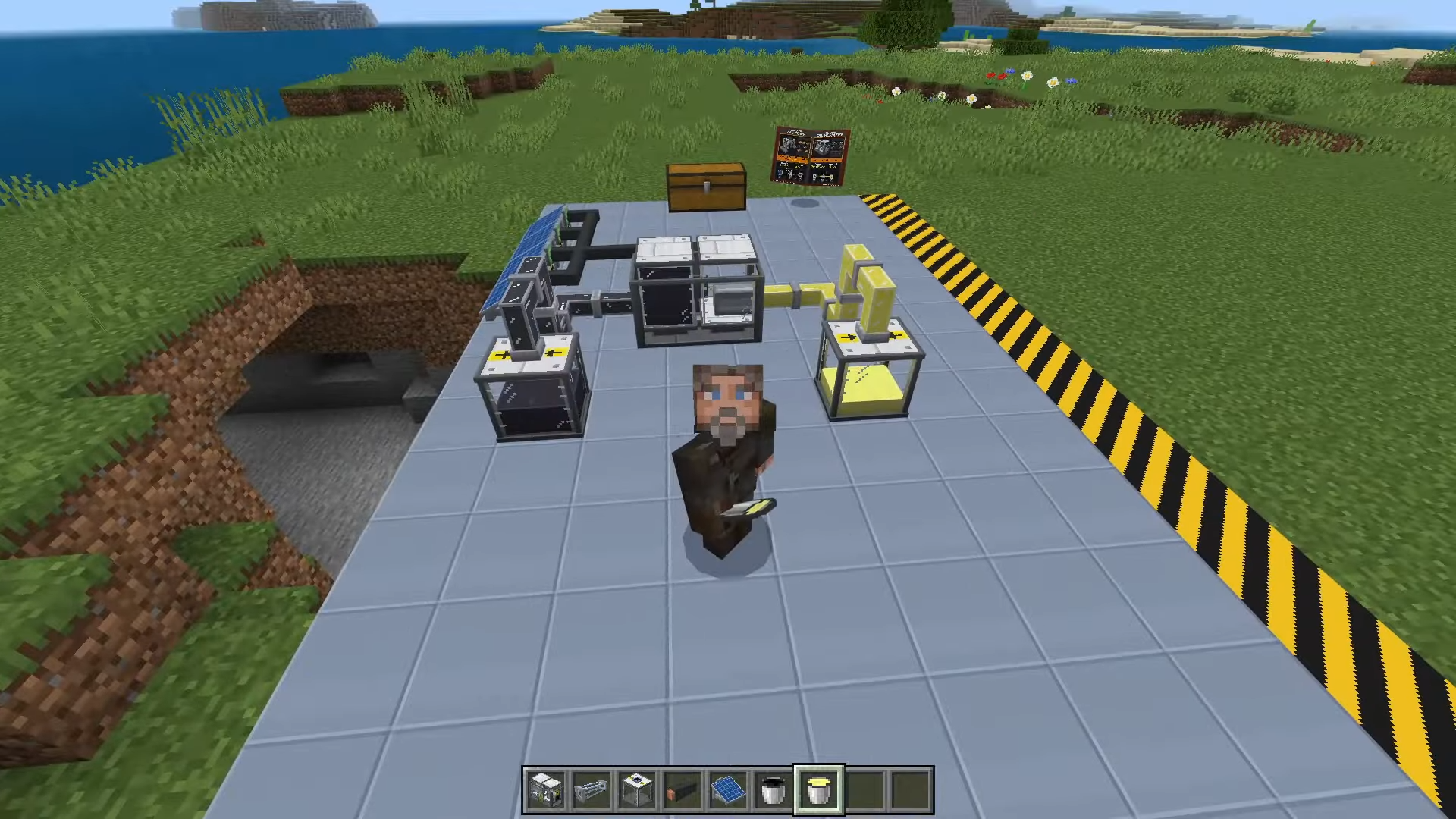The image size is (1456, 819).
Task: Select the glass-sided tank block in the hotbar
Action: (637, 790)
